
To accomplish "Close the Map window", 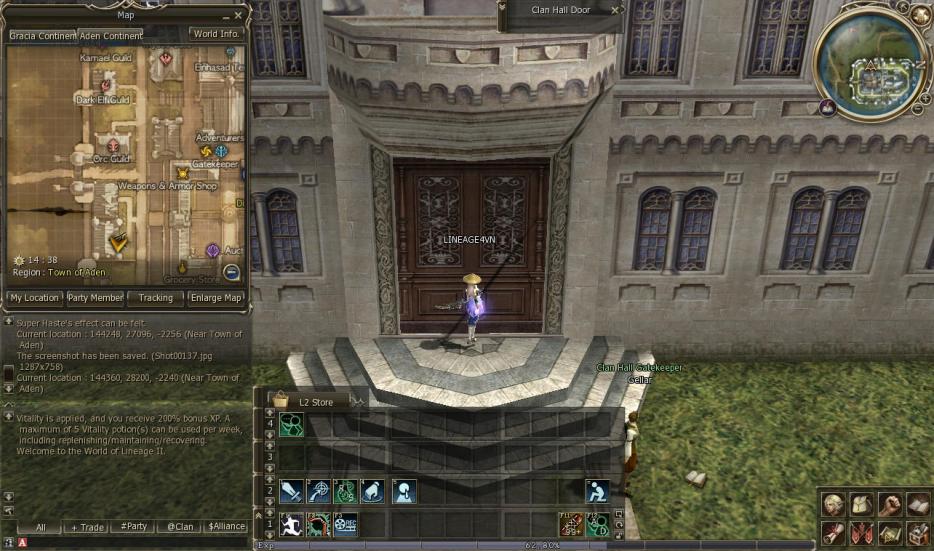I will (238, 15).
